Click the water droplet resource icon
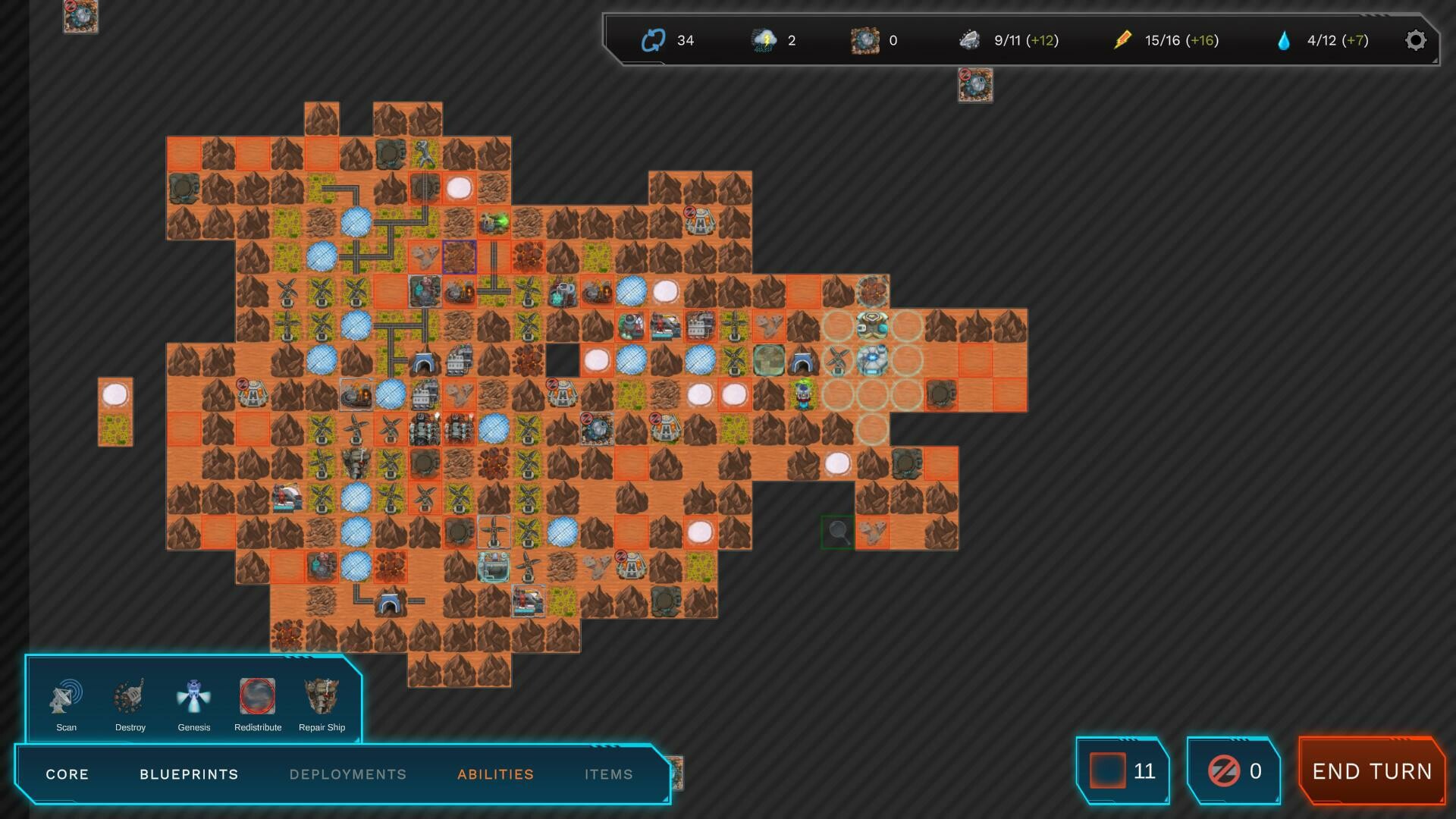The image size is (1456, 819). [1285, 39]
